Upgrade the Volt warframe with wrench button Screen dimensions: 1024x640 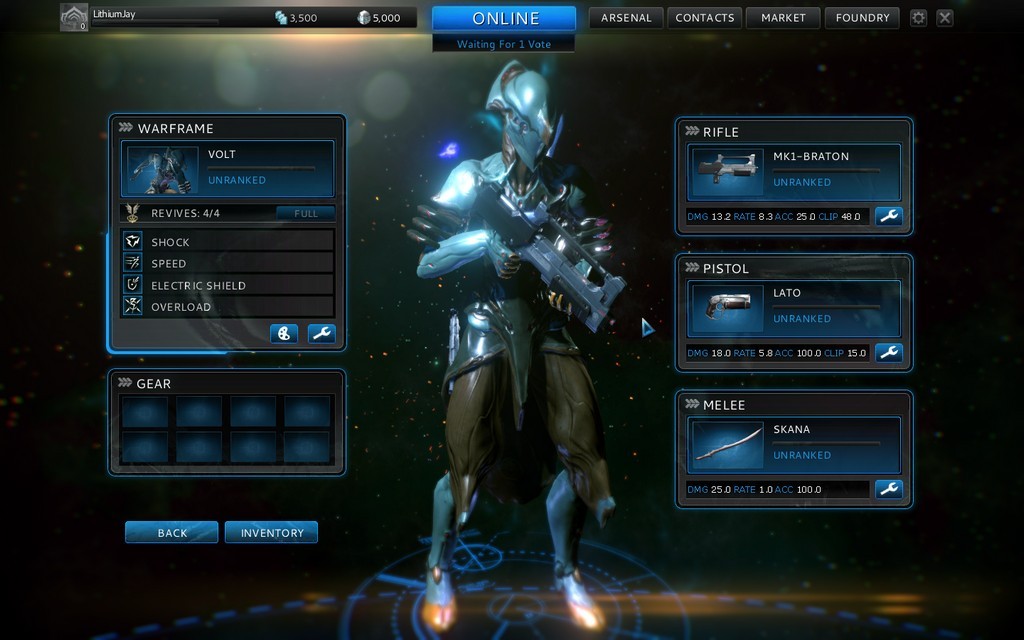[x=321, y=334]
